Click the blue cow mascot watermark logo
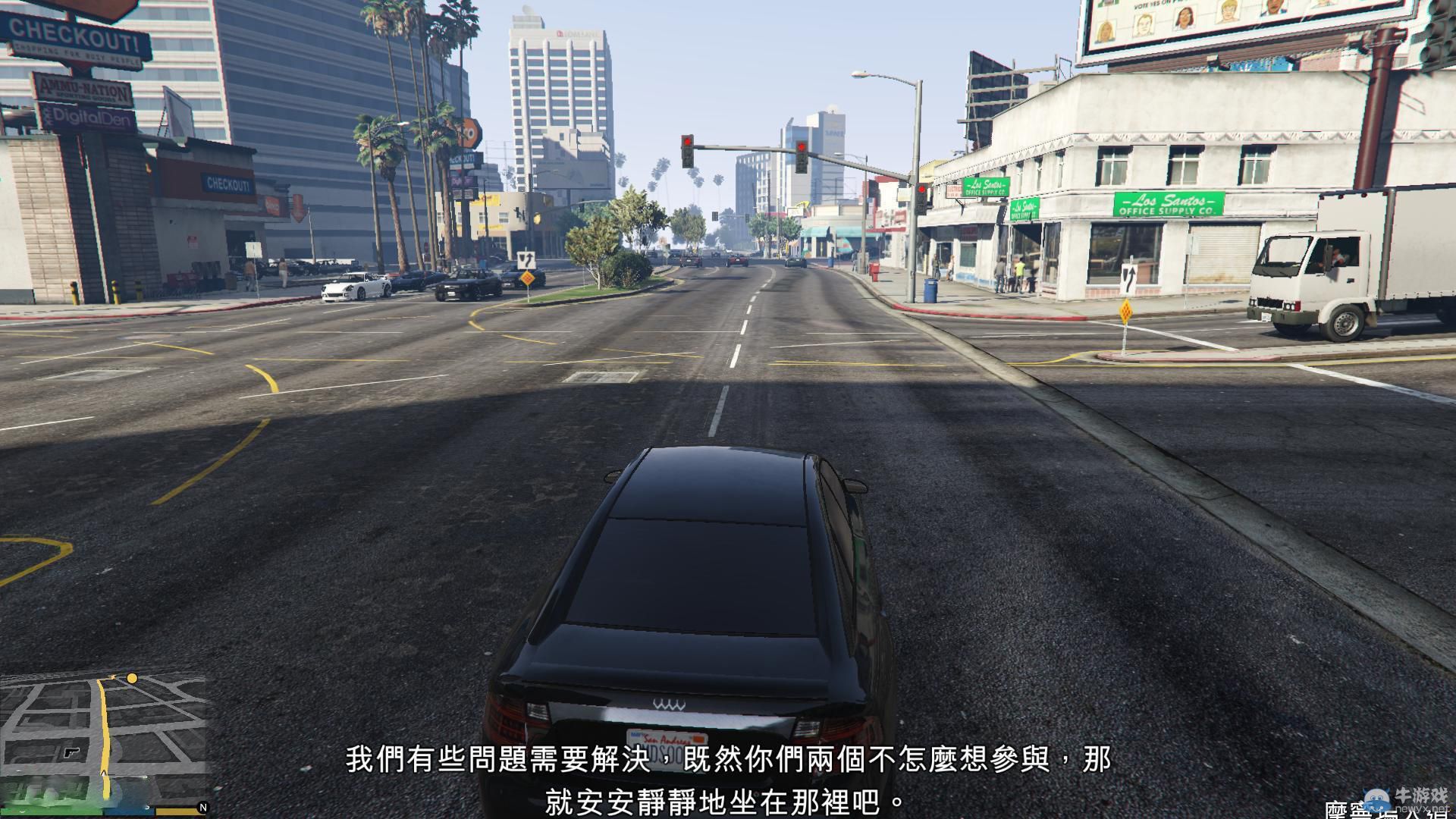The image size is (1456, 819). (1376, 800)
